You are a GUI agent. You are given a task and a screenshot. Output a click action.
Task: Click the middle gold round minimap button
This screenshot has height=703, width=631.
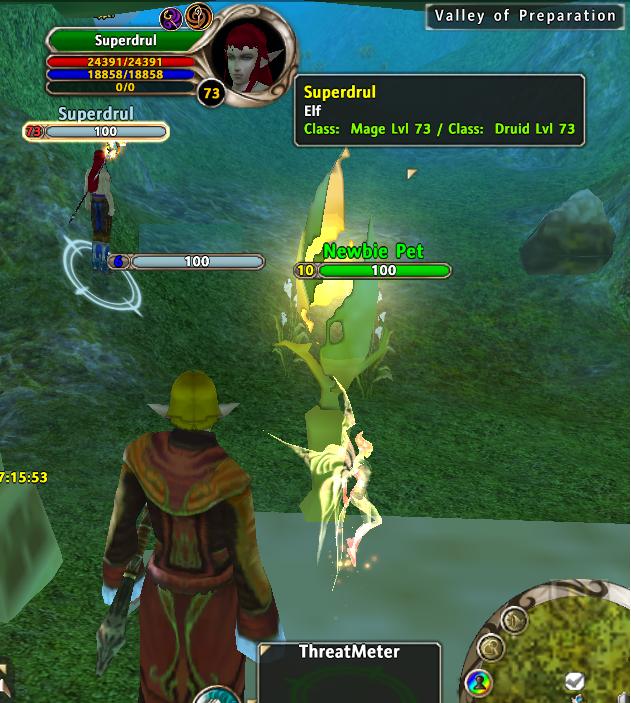[490, 647]
